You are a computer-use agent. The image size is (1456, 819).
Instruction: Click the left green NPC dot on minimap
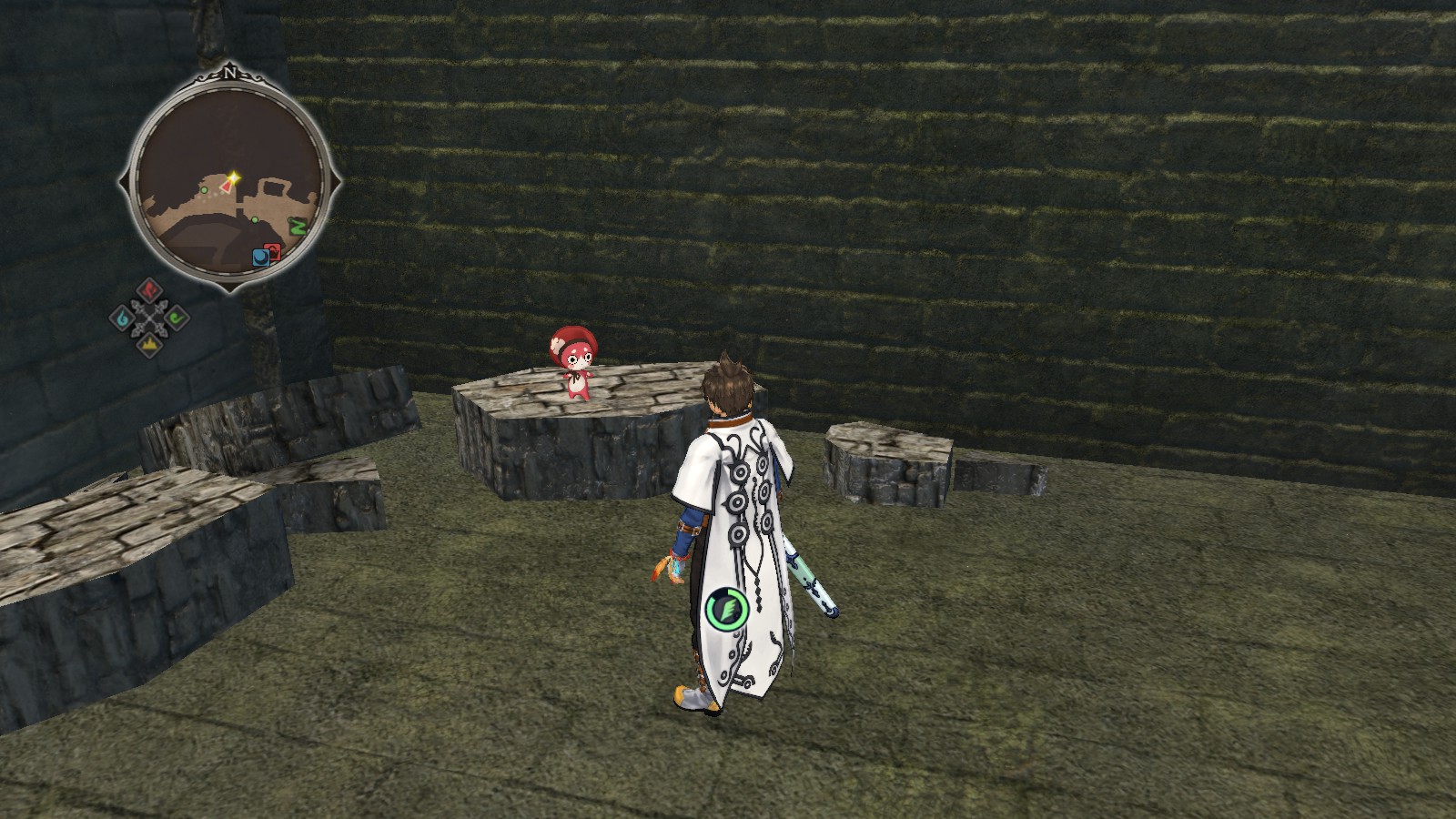pyautogui.click(x=204, y=190)
